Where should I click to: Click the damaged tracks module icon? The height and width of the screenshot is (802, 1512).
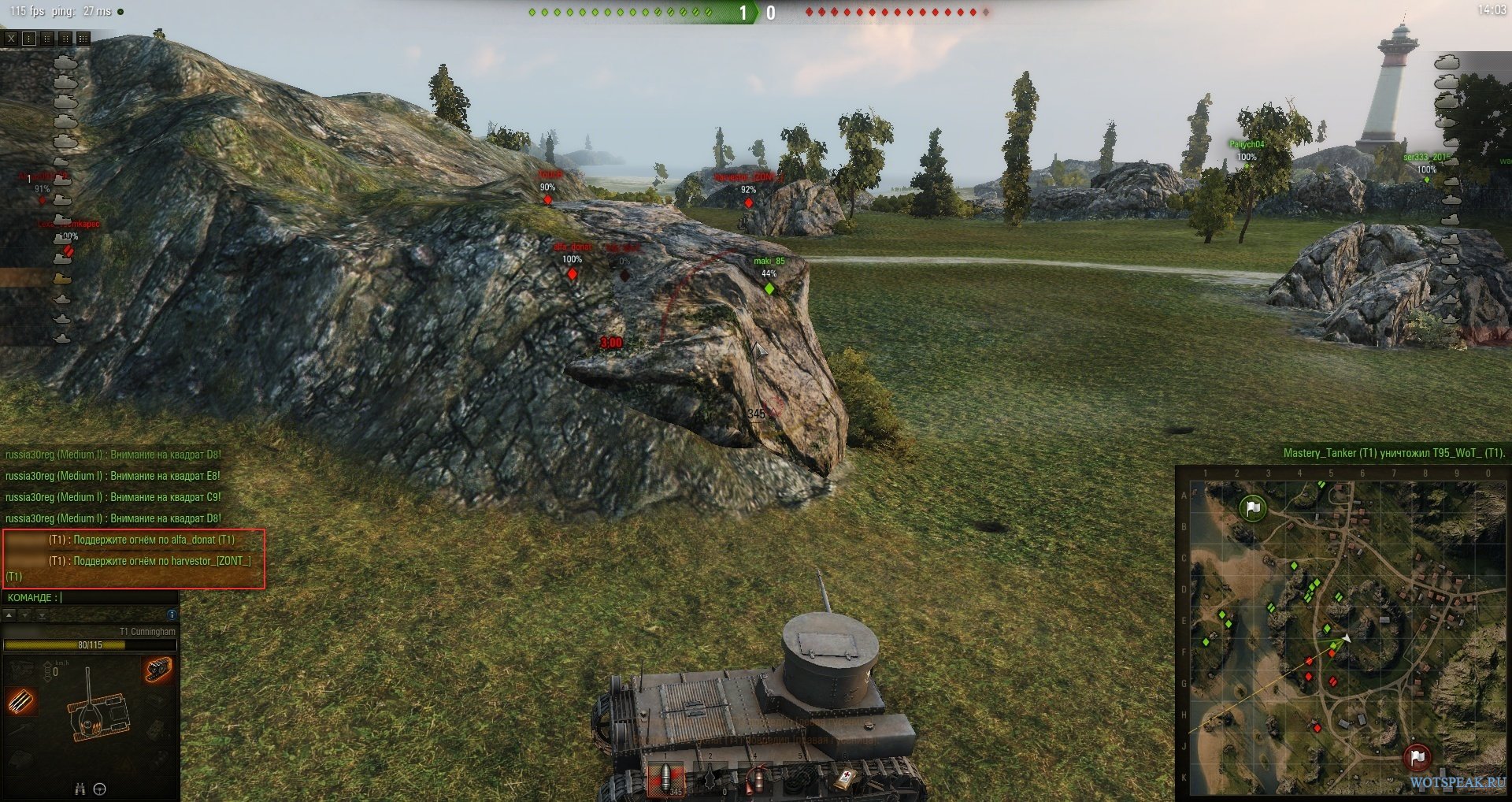(x=158, y=670)
